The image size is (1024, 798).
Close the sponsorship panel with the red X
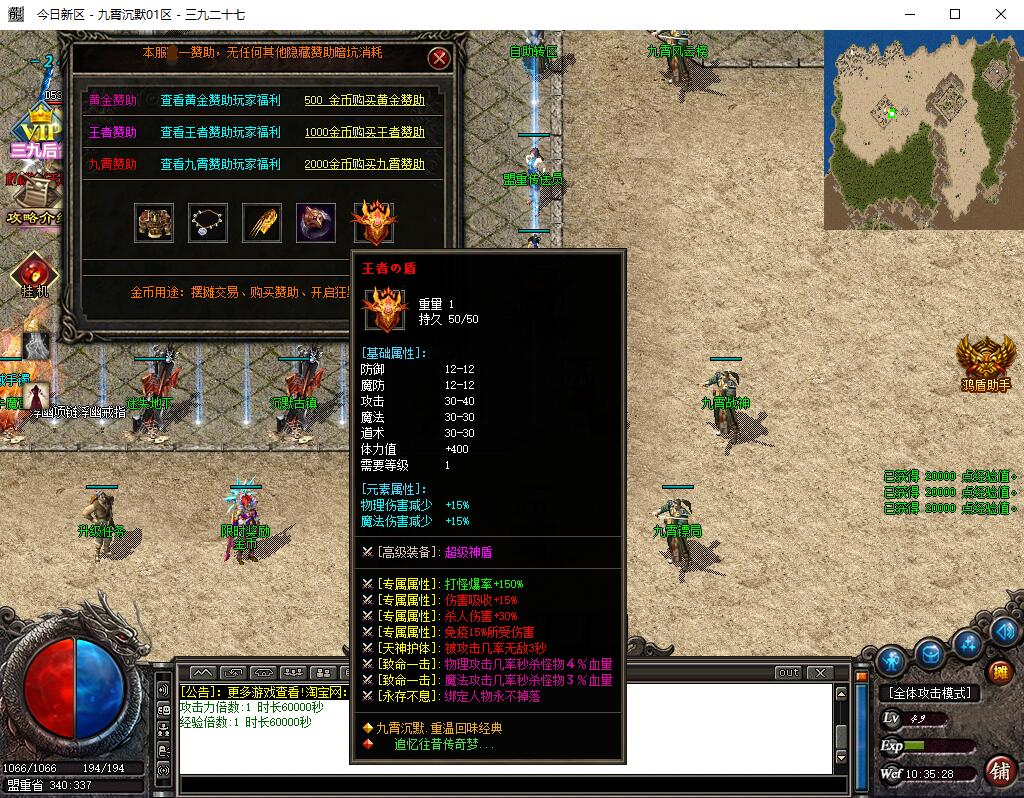[439, 58]
